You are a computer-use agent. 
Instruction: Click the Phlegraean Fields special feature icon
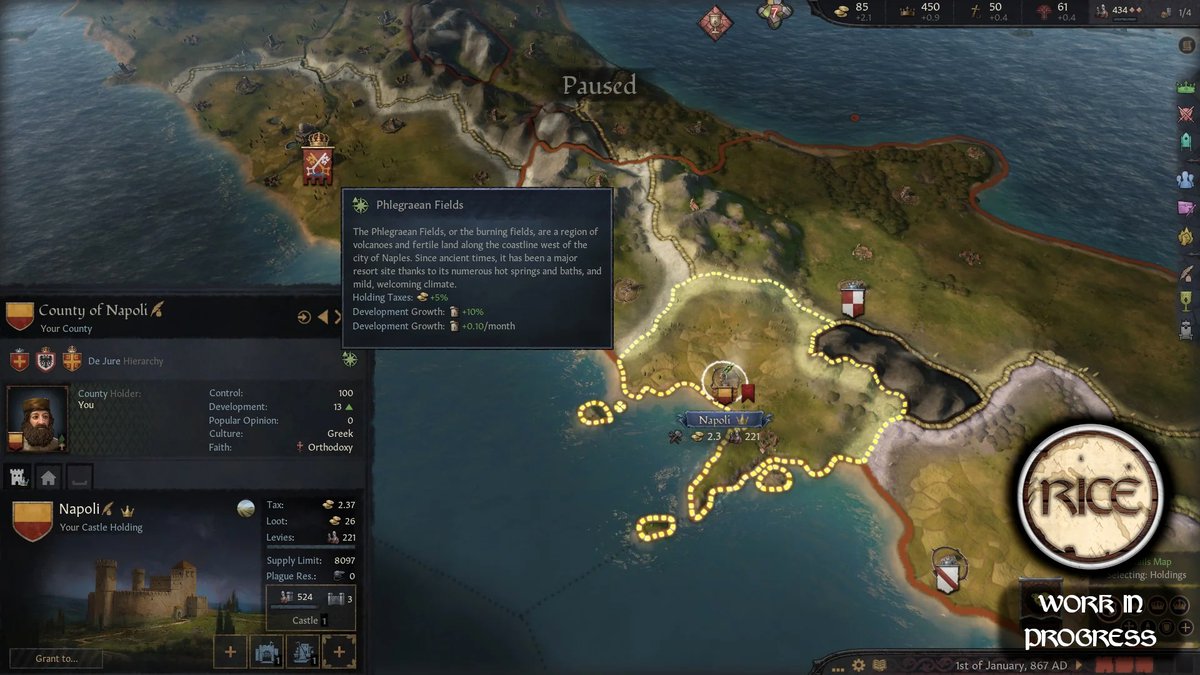point(349,359)
